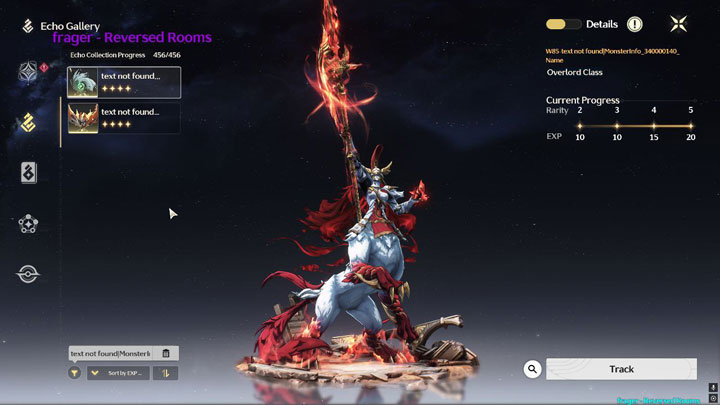Image resolution: width=720 pixels, height=405 pixels.
Task: Reverse the sort order with the arrows button
Action: (165, 373)
